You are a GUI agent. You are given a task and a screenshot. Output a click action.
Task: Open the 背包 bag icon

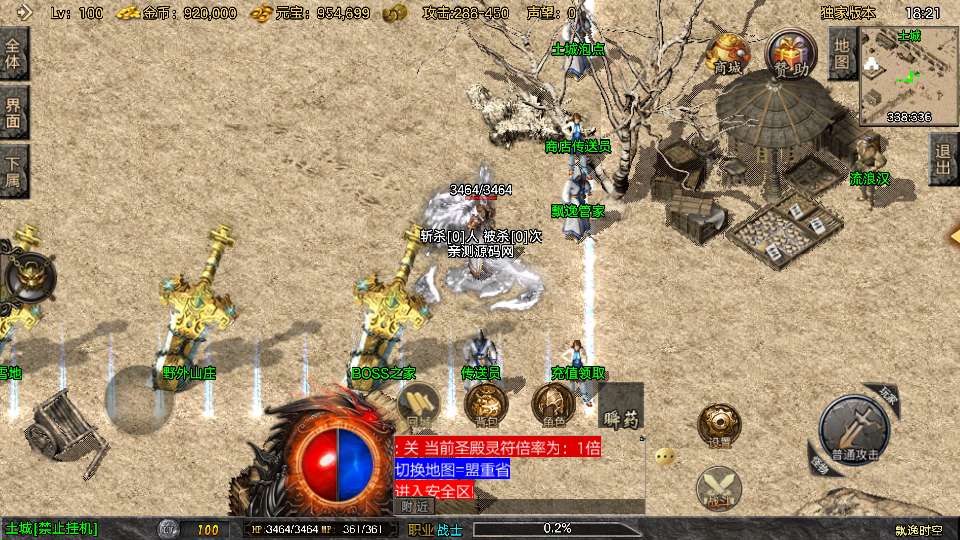[x=486, y=406]
